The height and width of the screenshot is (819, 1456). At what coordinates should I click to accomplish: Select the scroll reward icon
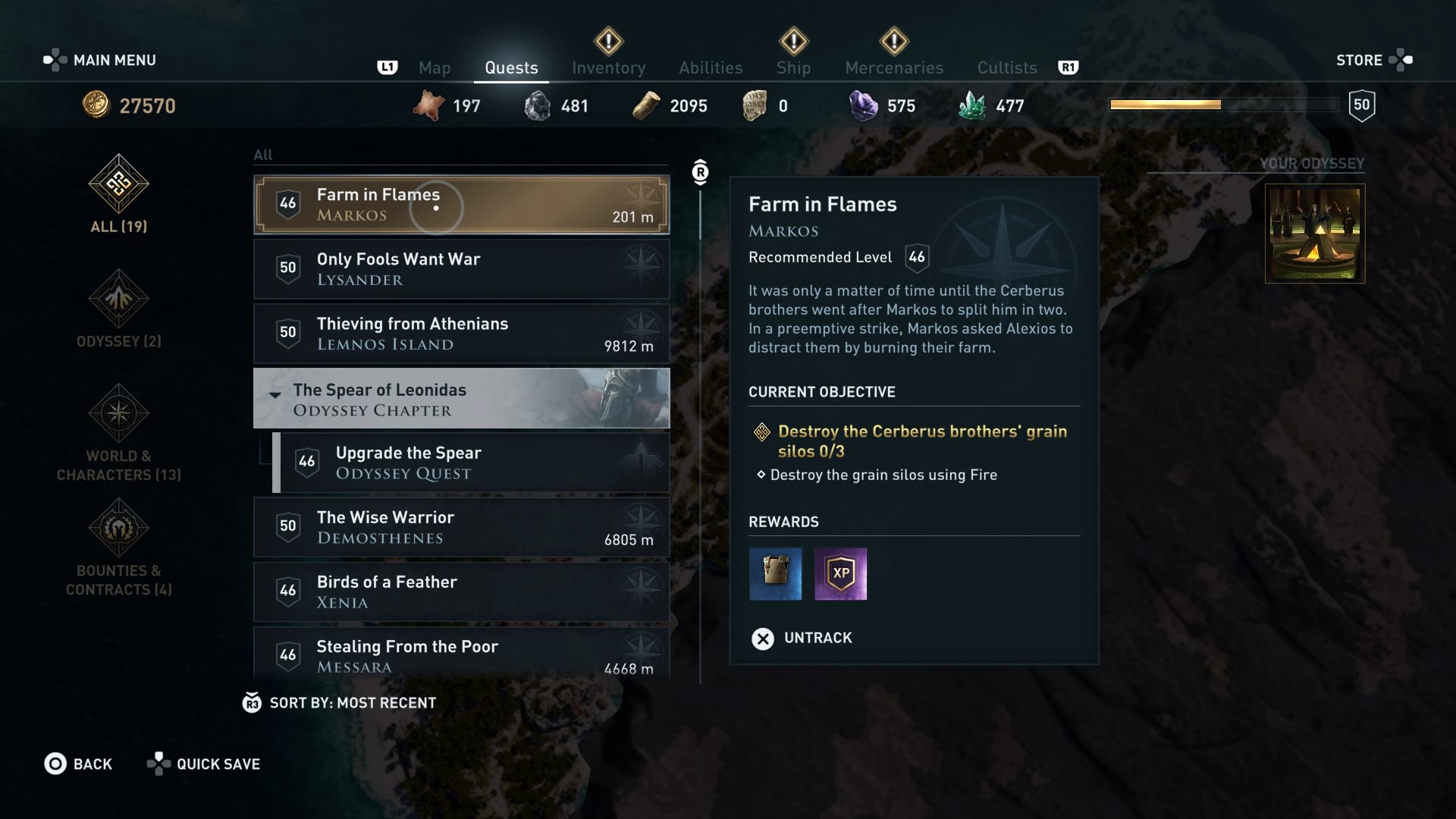coord(774,574)
